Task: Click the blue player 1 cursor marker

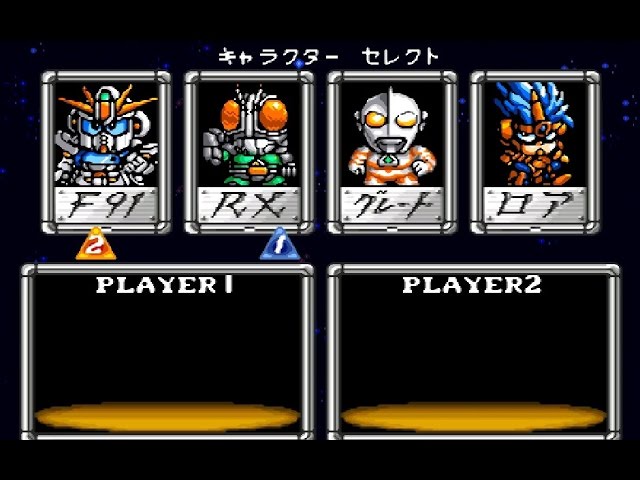Action: (x=275, y=245)
